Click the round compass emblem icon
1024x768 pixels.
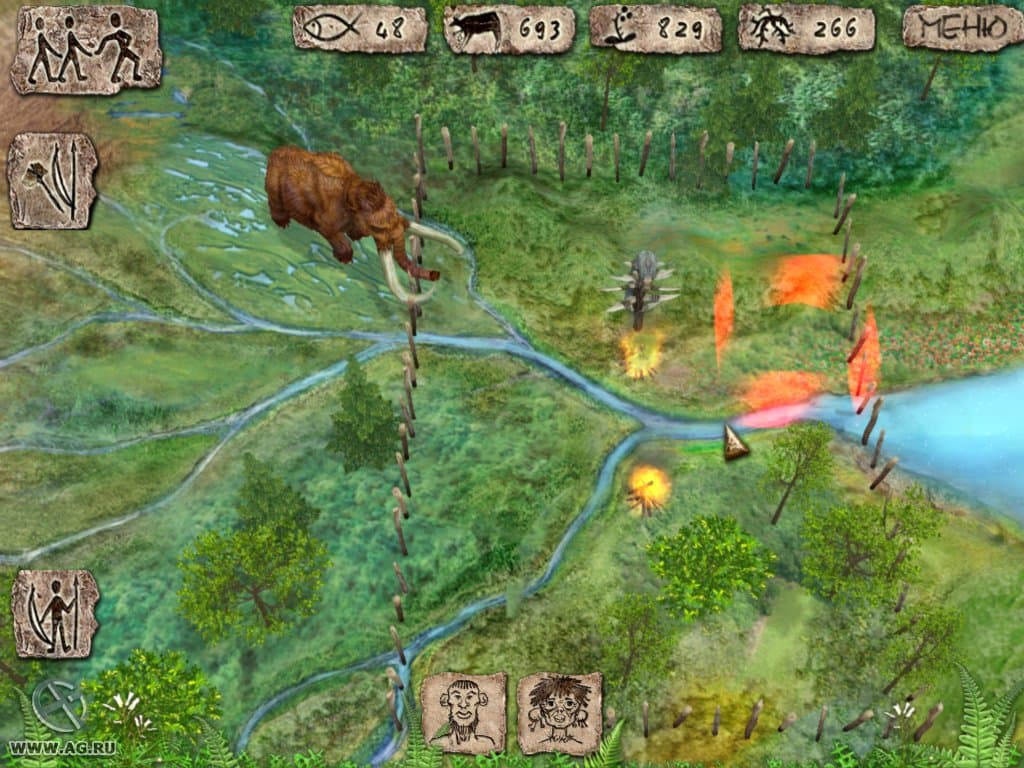coord(59,705)
